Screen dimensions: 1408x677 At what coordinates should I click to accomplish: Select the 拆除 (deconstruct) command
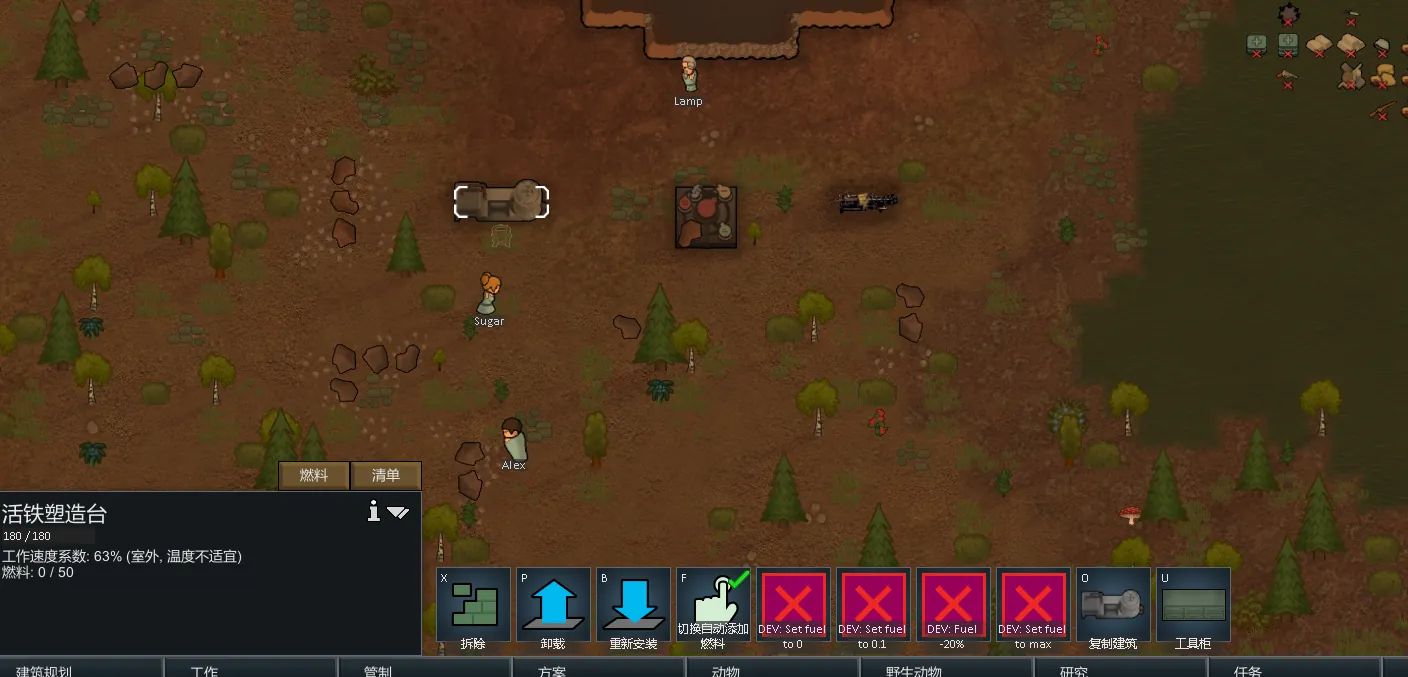coord(473,605)
